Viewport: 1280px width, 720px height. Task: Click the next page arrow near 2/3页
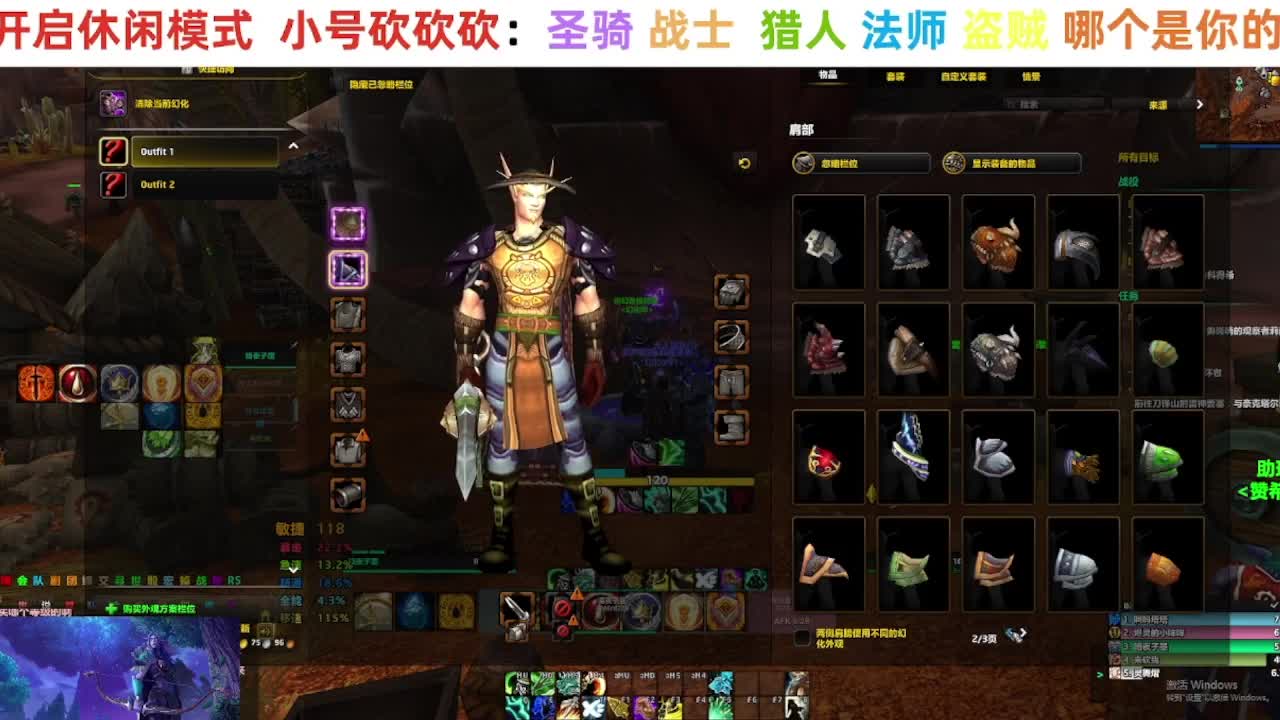pyautogui.click(x=1023, y=634)
